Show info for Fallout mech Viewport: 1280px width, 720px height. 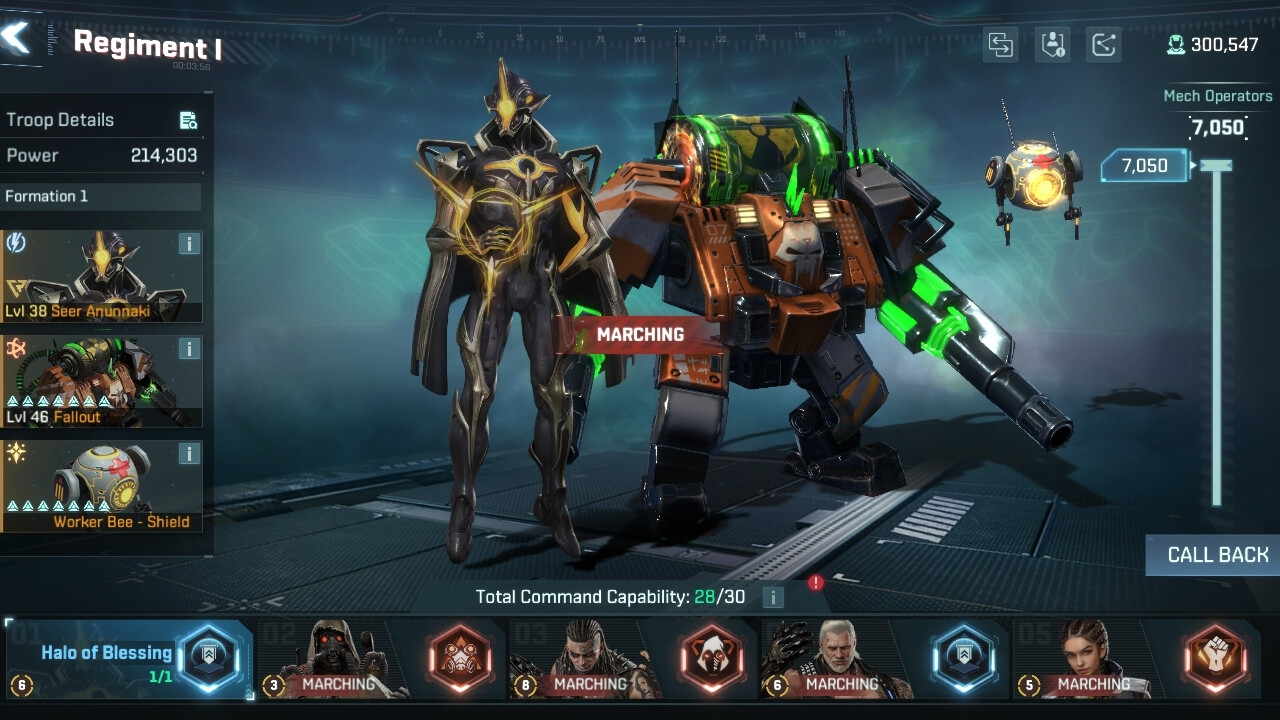tap(189, 349)
